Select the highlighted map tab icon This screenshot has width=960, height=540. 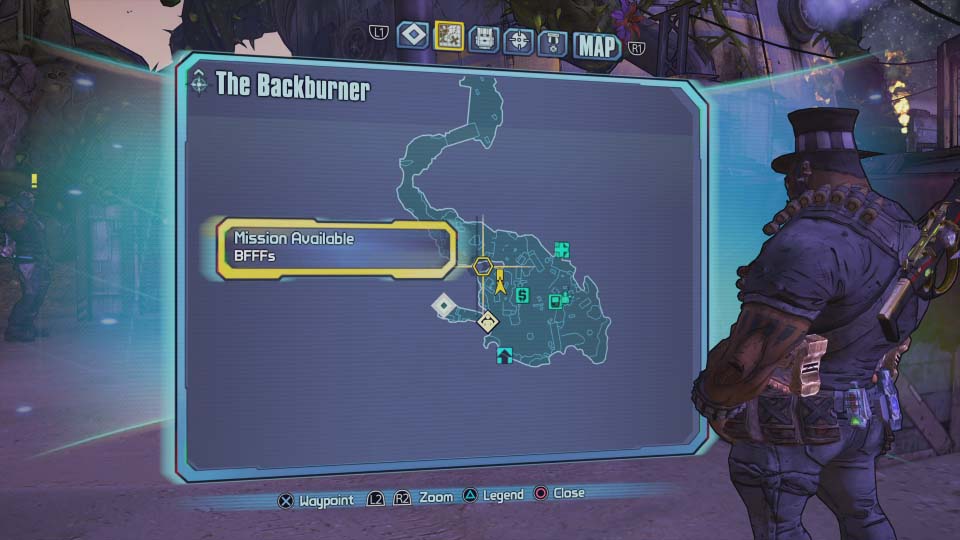click(x=448, y=37)
